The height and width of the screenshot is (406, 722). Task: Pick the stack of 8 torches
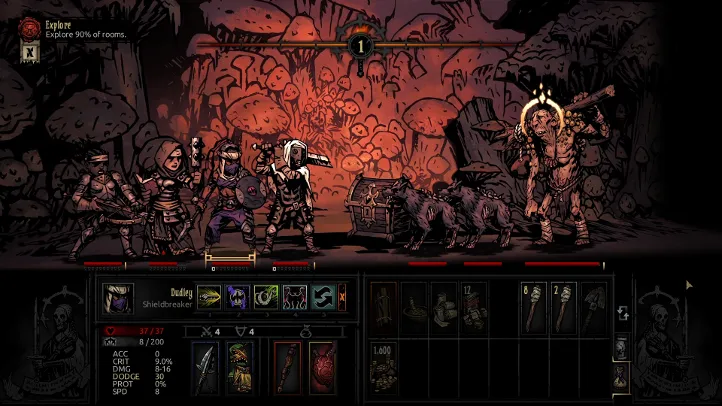534,308
